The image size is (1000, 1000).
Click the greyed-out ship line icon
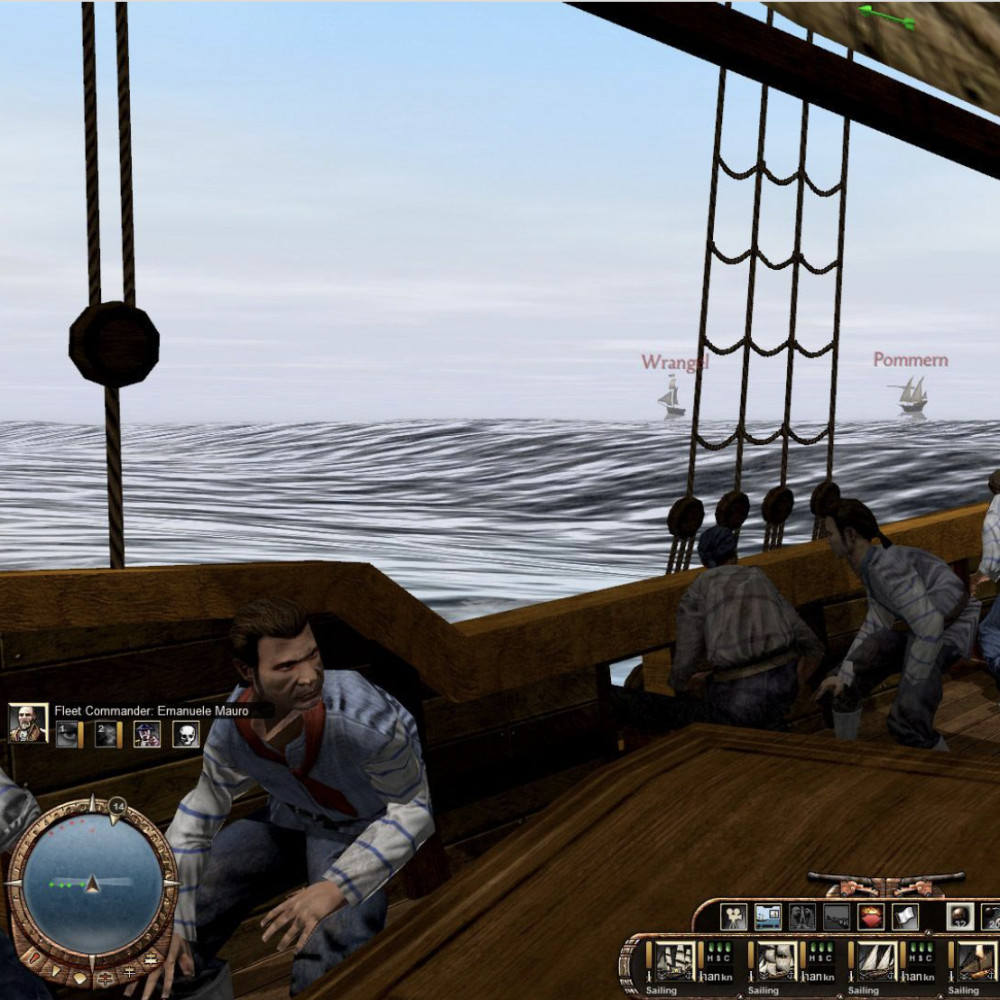click(836, 916)
